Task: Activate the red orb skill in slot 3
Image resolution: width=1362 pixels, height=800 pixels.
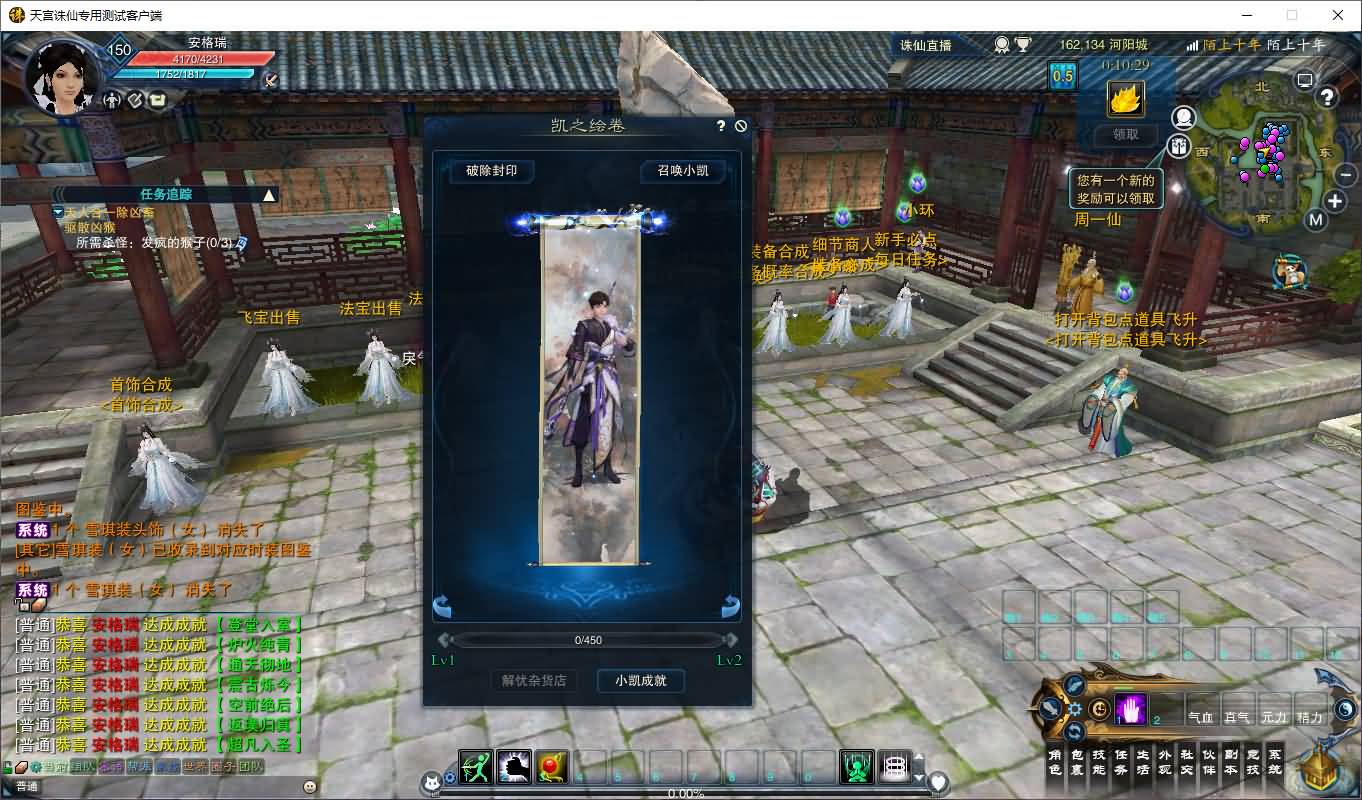Action: (551, 765)
